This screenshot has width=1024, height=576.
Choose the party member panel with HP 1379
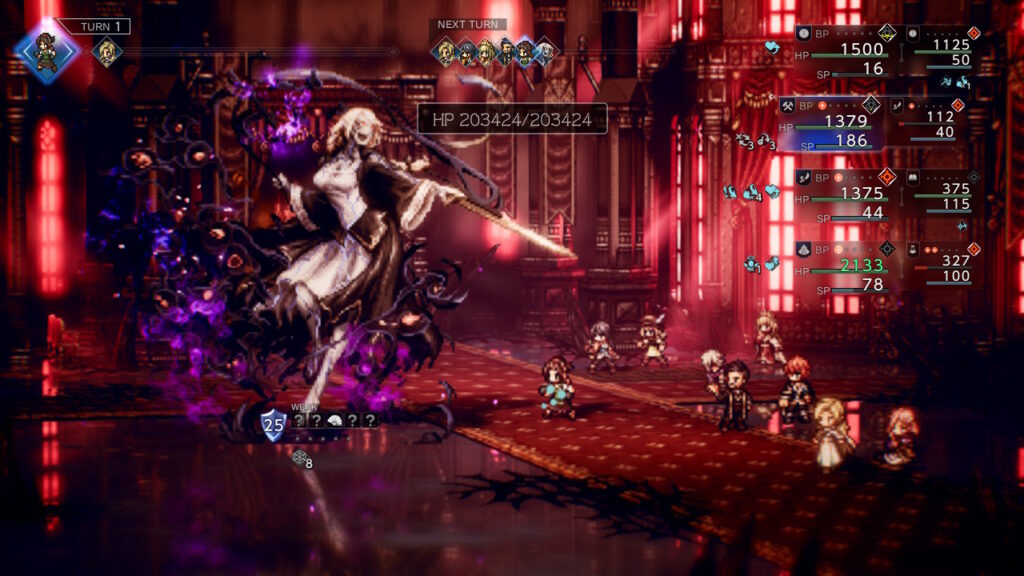pos(829,123)
